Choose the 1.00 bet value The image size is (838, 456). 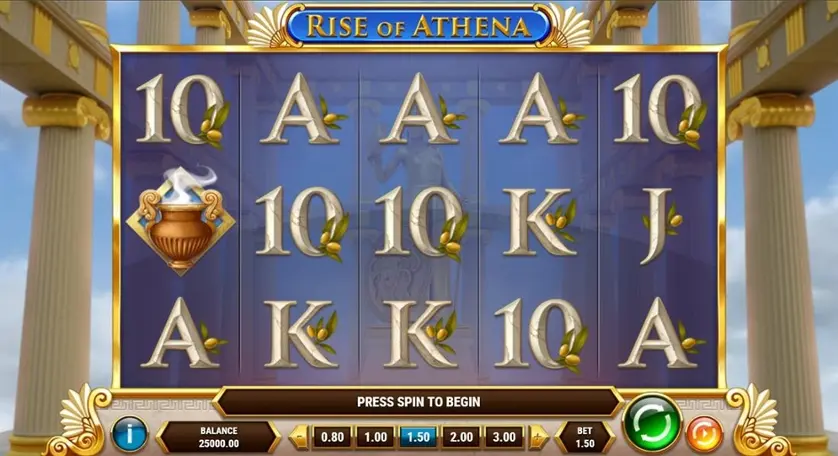coord(375,437)
